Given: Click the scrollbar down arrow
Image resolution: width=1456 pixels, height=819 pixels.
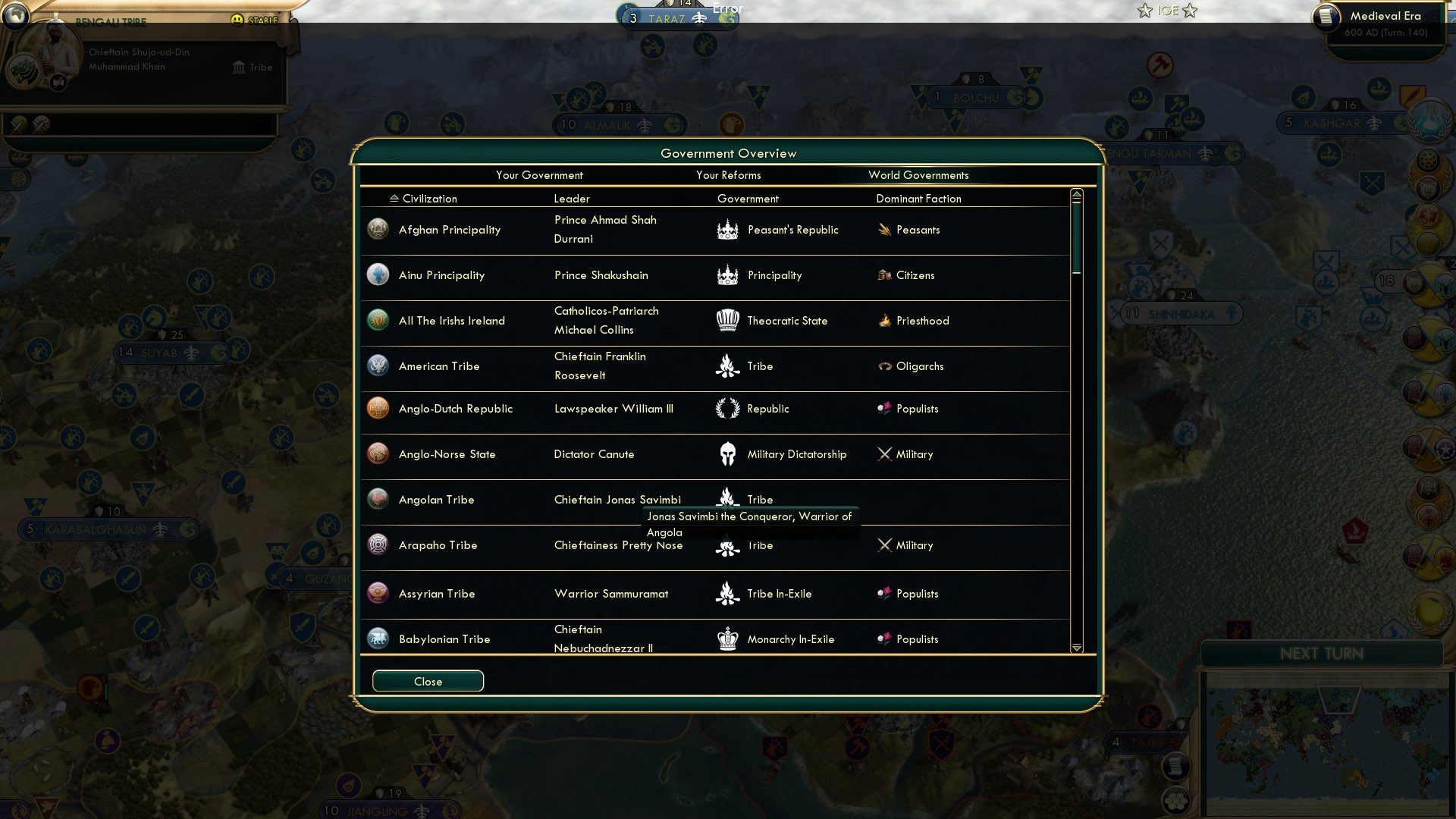Looking at the screenshot, I should (x=1076, y=648).
